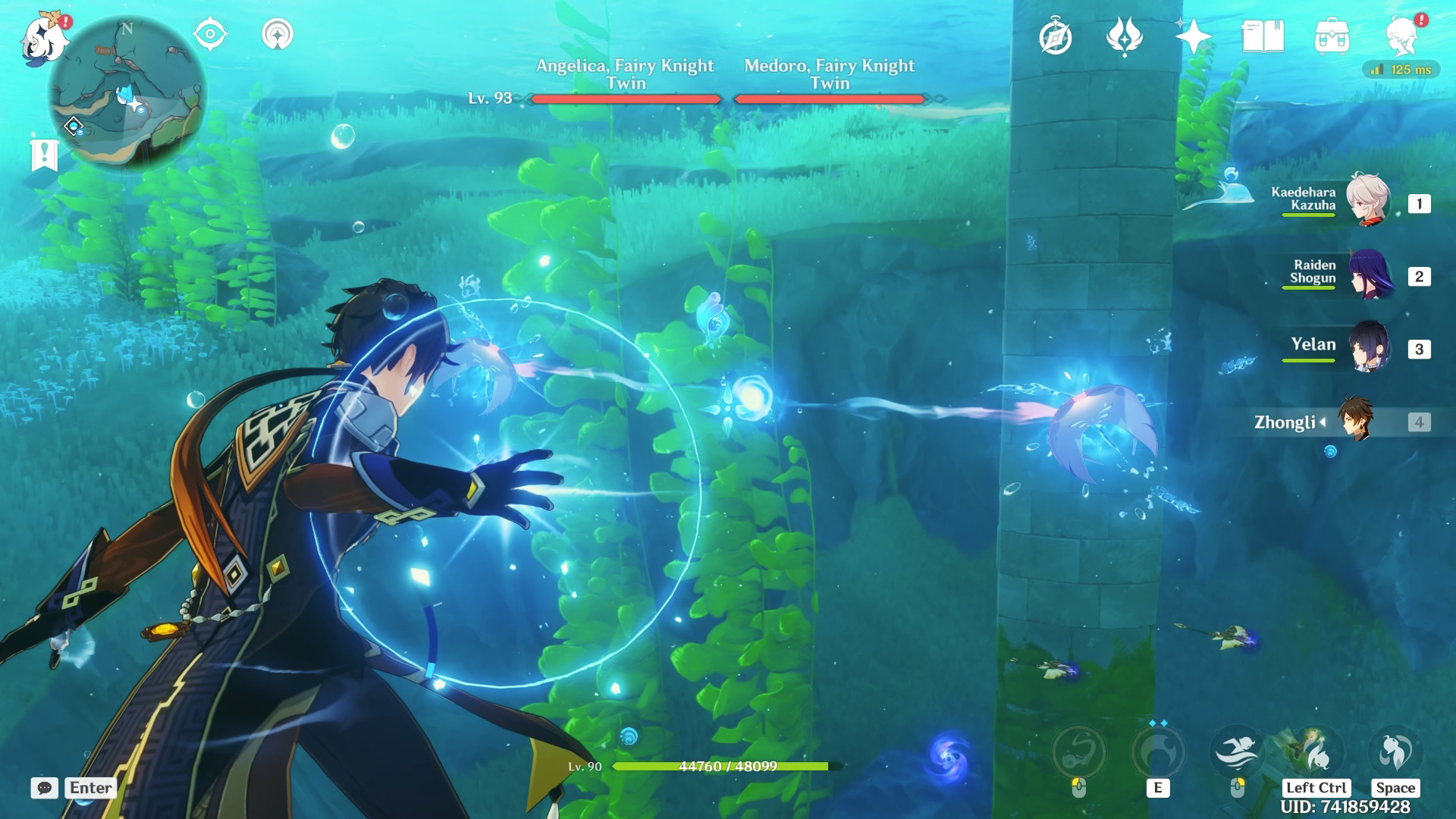Activate the Left Ctrl dive icon
This screenshot has width=1456, height=819.
click(1315, 751)
